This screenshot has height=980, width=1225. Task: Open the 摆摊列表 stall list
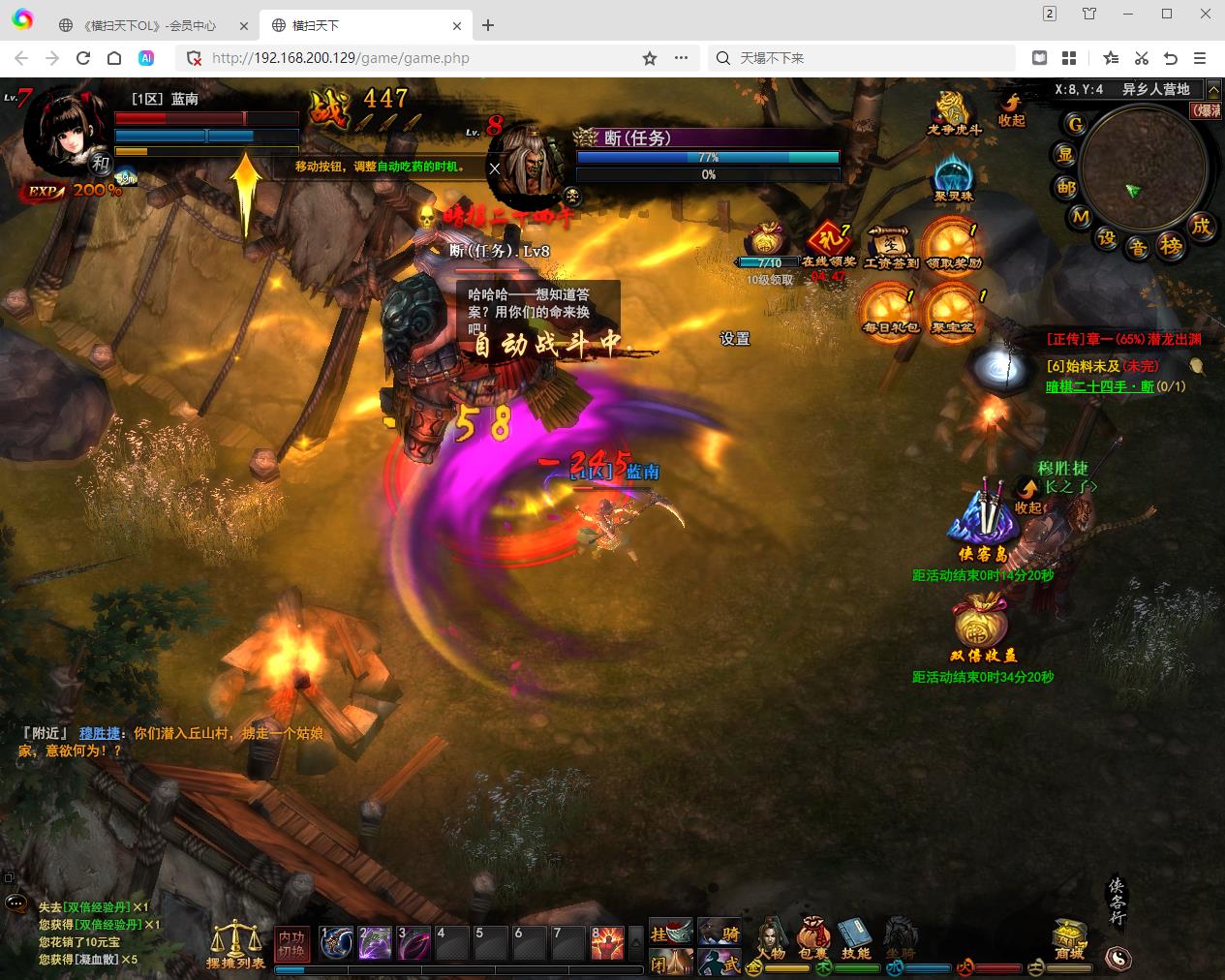click(x=235, y=943)
